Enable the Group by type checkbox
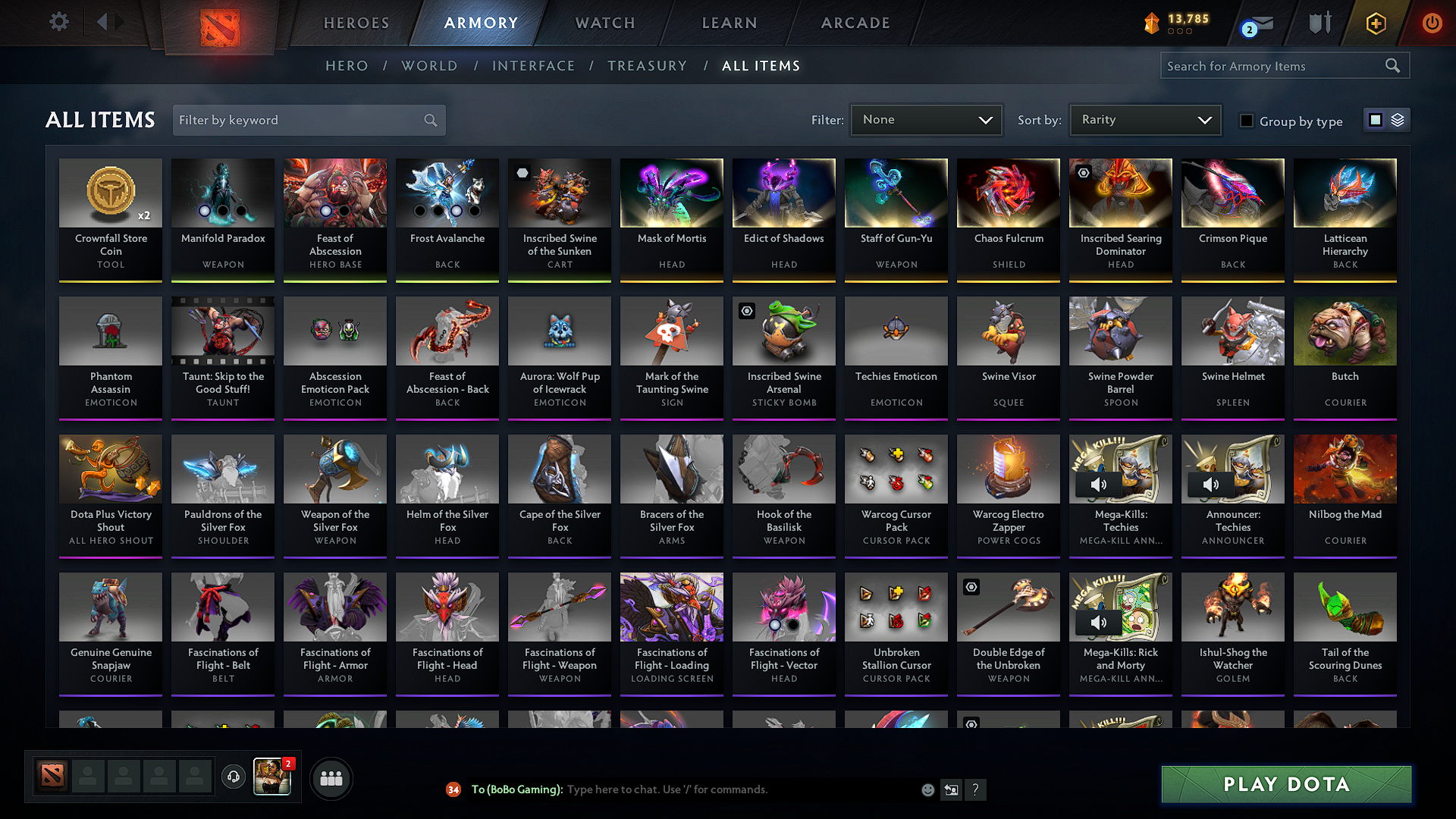 tap(1247, 121)
